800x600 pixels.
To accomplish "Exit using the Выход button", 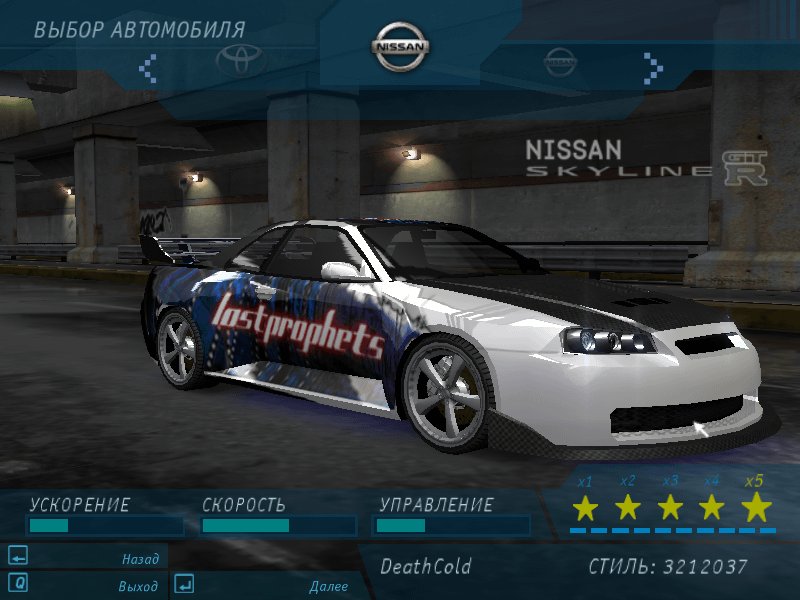I will [86, 585].
